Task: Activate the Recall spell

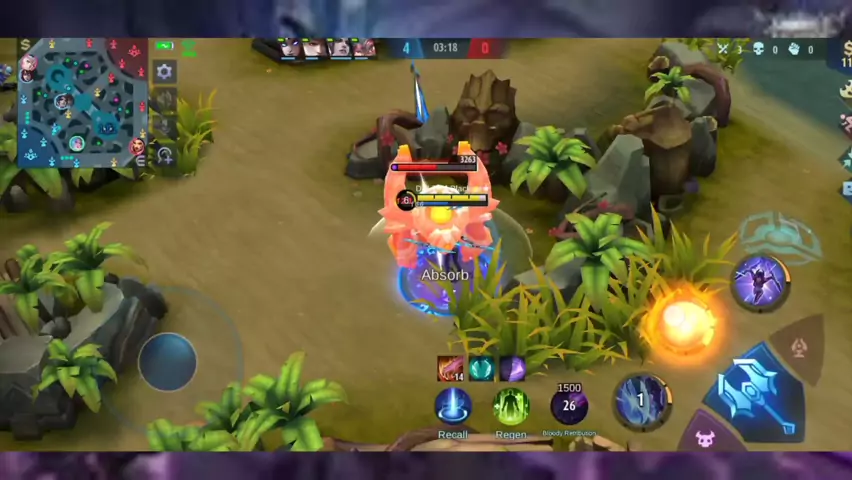Action: click(x=453, y=406)
